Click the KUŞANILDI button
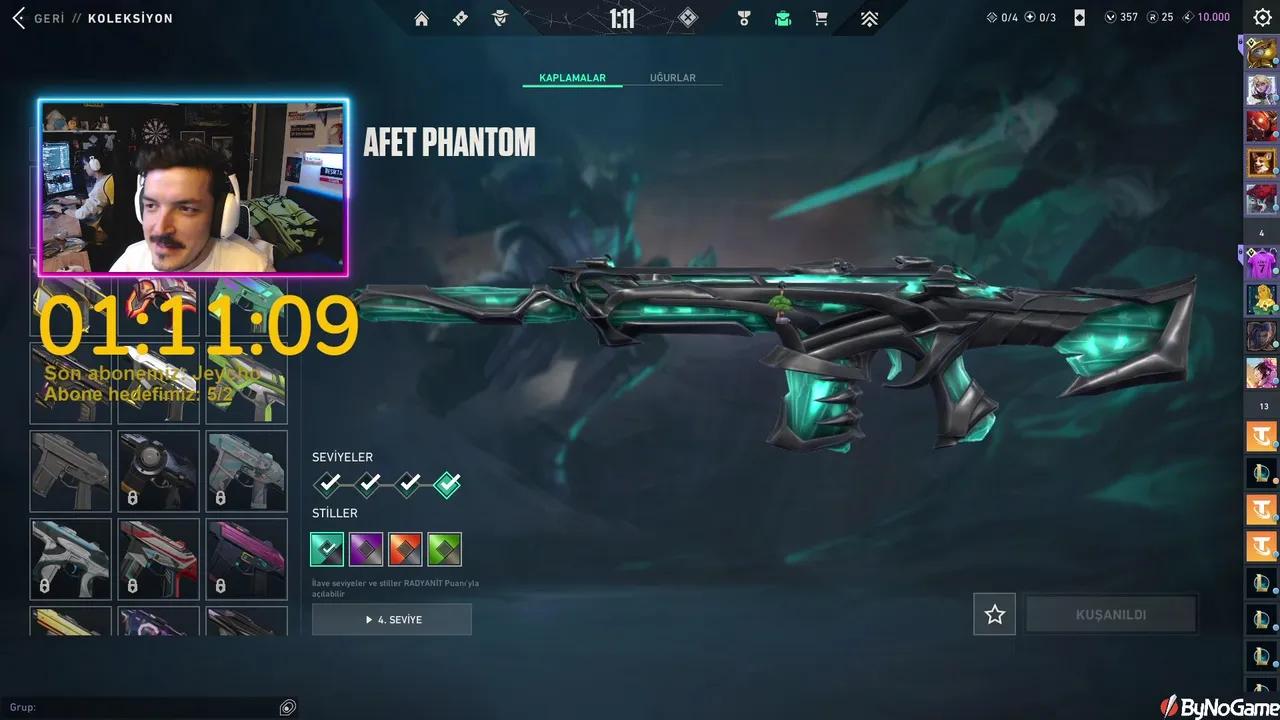This screenshot has height=720, width=1280. (x=1110, y=614)
